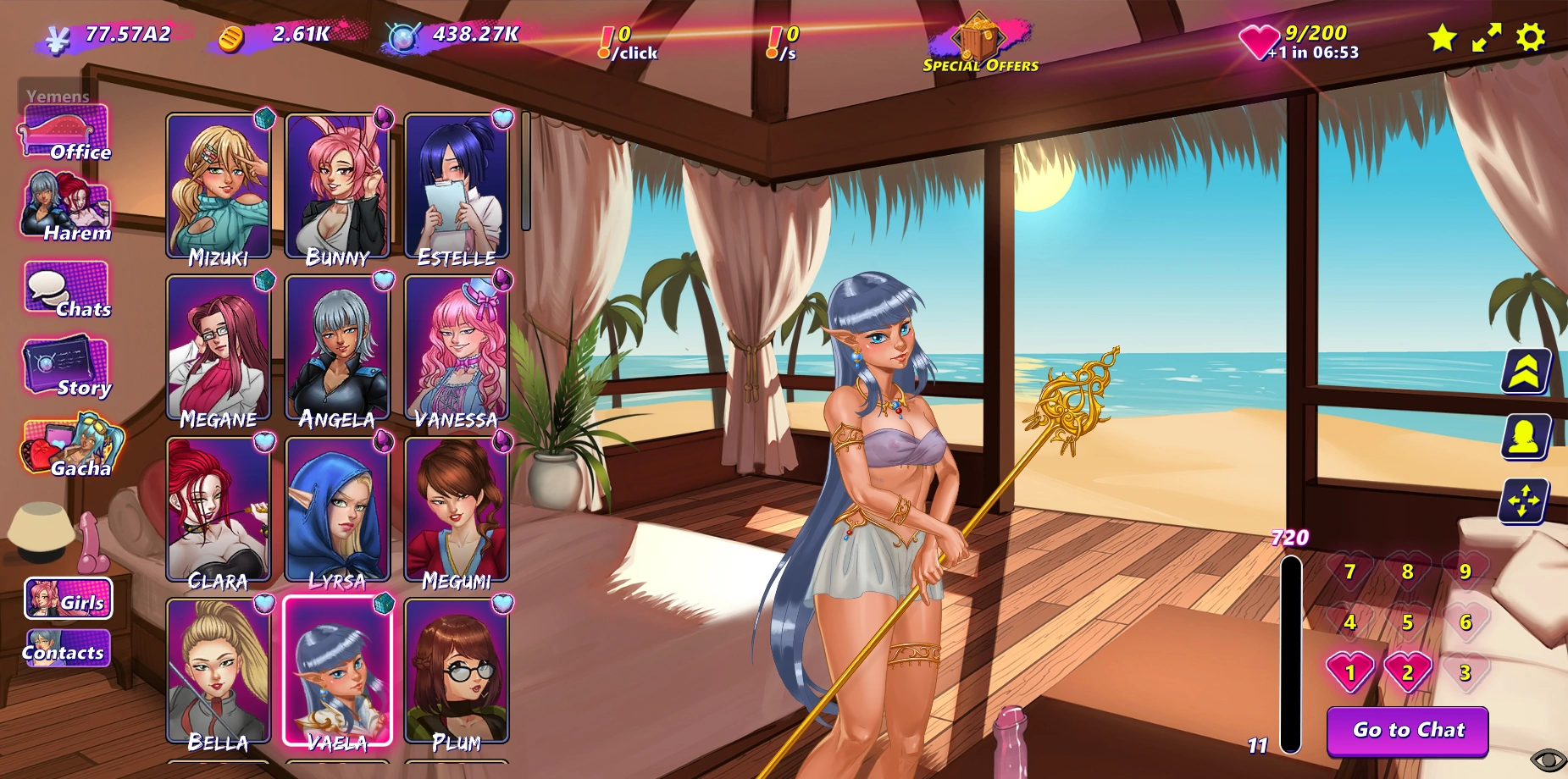Viewport: 1568px width, 779px height.
Task: Select Mizuki's character card
Action: (219, 187)
